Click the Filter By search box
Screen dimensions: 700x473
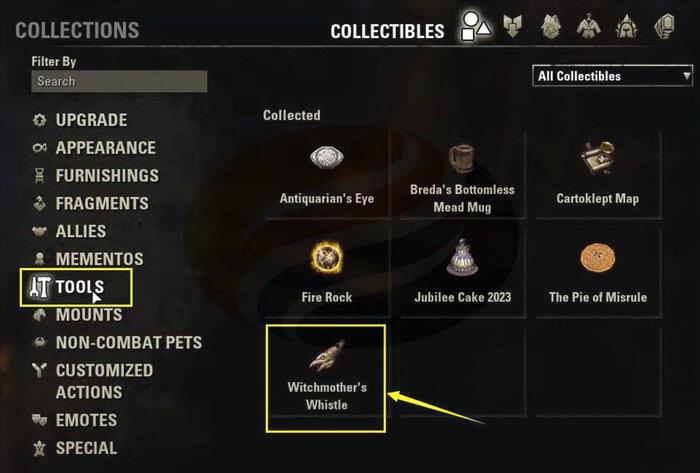(119, 81)
